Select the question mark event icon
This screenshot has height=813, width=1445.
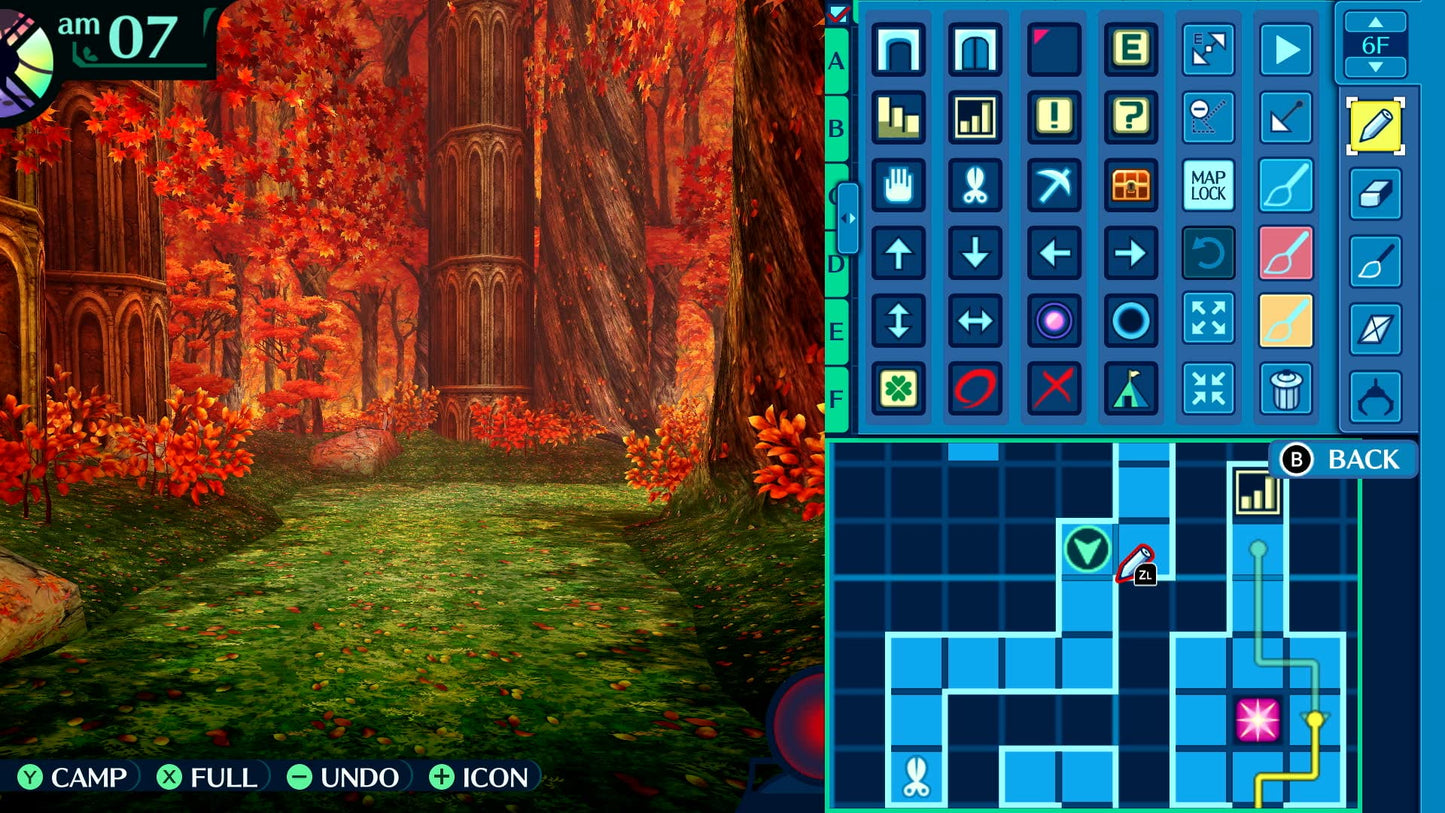(1130, 117)
